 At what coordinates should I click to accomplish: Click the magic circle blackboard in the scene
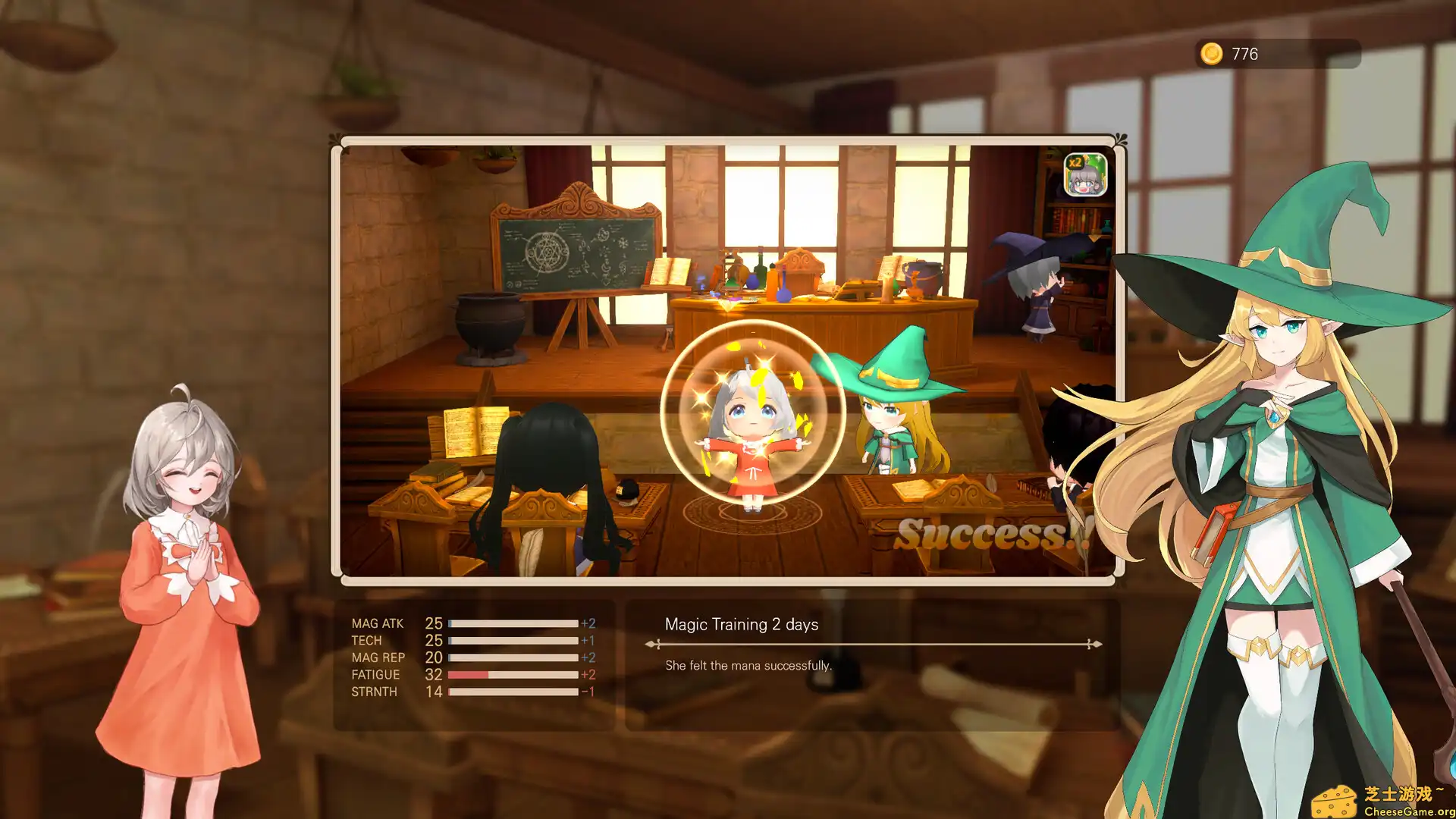coord(573,254)
